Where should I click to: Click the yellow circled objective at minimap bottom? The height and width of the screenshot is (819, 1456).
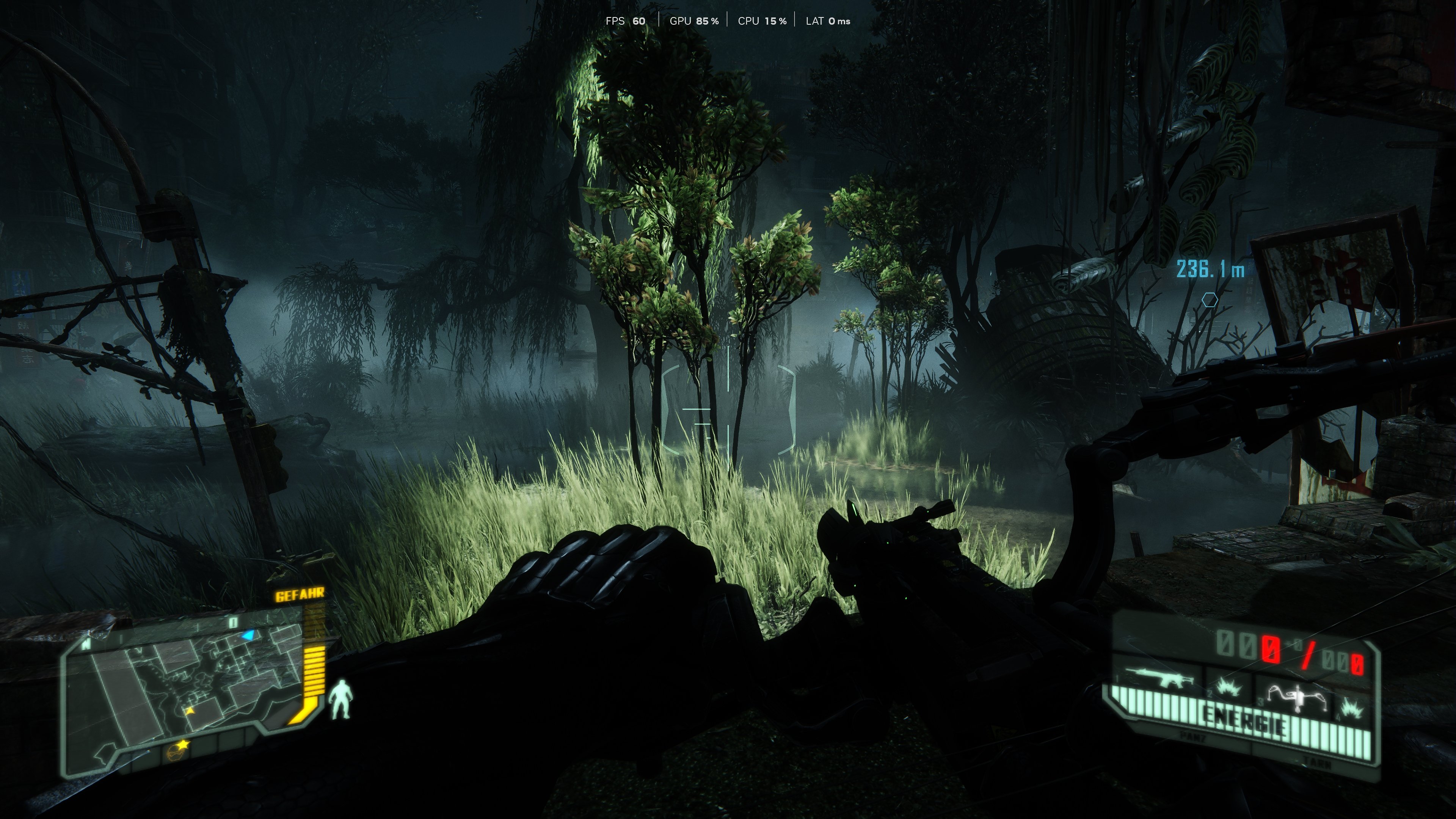[175, 754]
